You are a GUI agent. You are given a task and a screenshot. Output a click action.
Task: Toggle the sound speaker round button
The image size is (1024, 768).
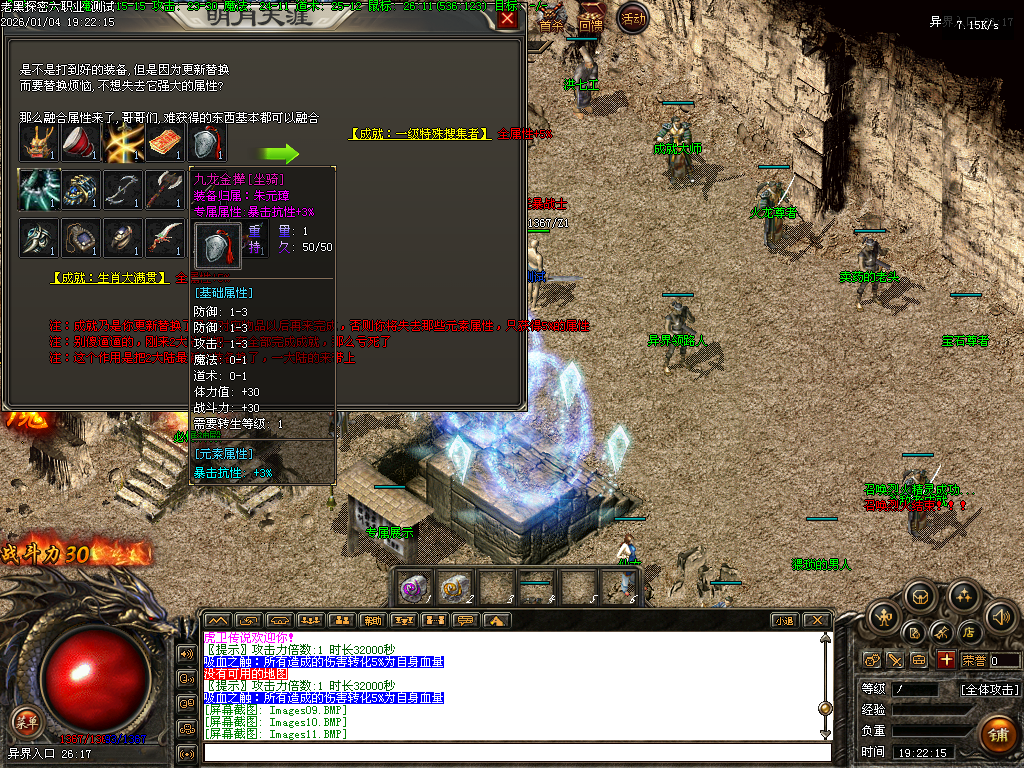pos(1000,616)
